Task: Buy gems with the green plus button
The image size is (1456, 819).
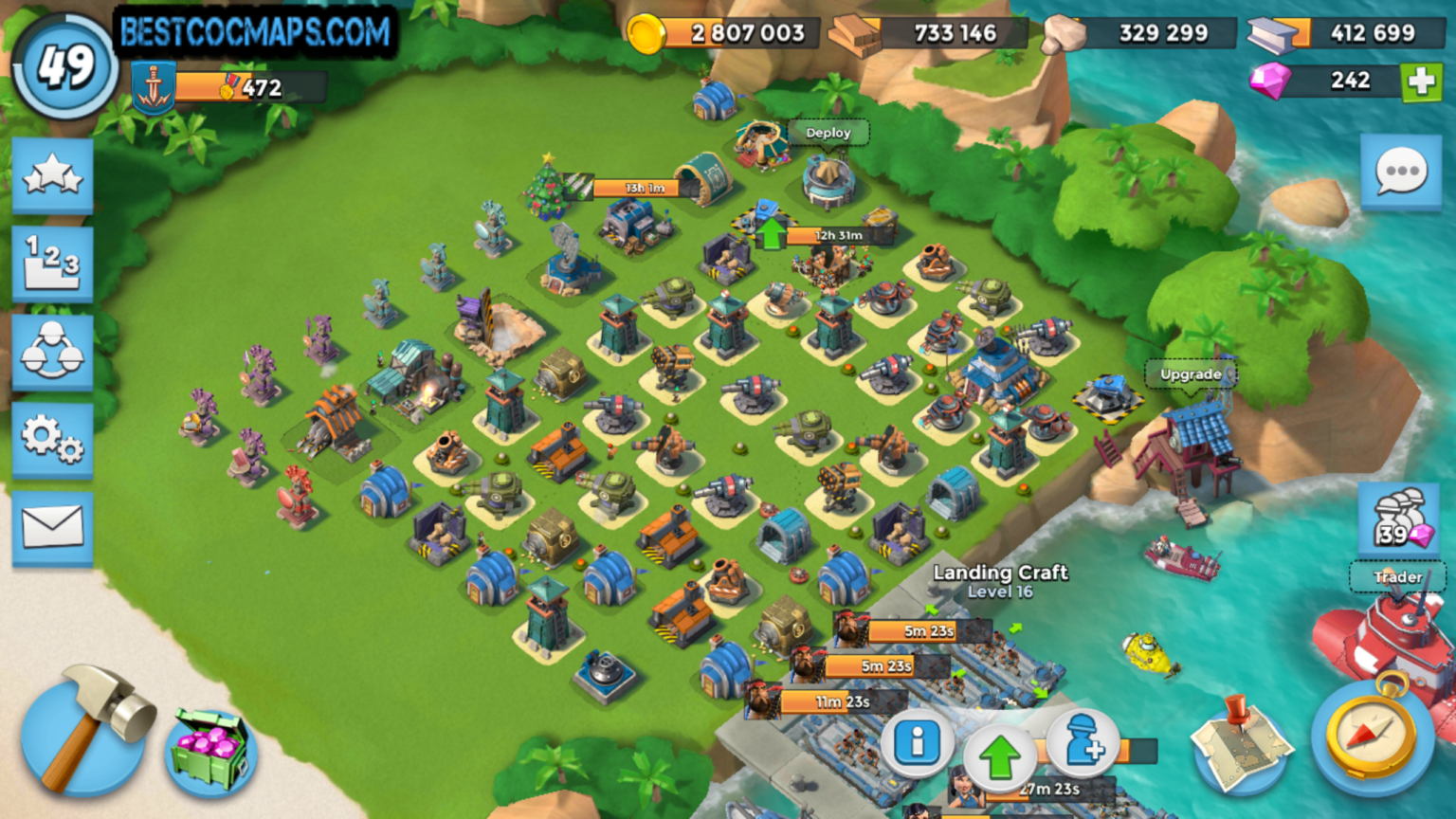Action: tap(1424, 81)
